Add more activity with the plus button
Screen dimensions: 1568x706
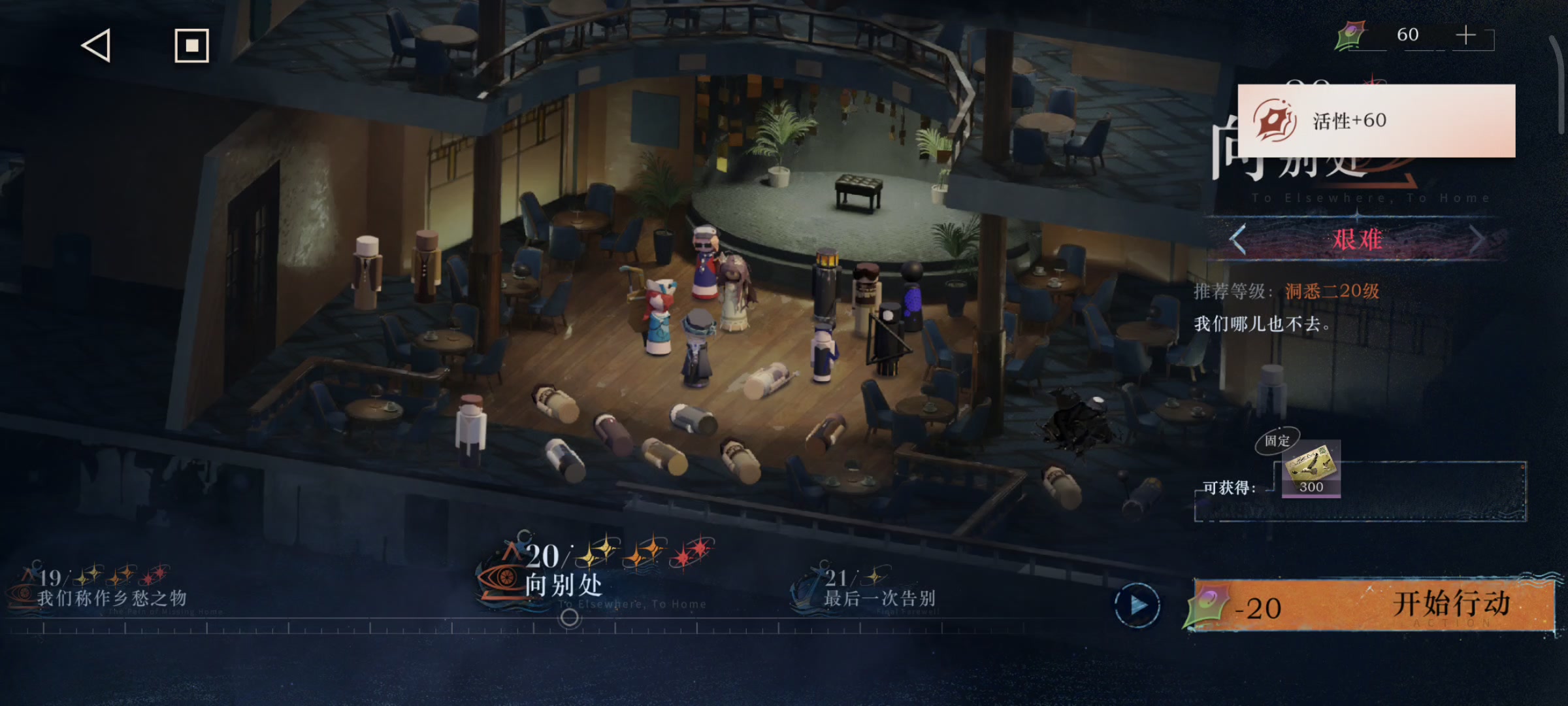click(1466, 35)
